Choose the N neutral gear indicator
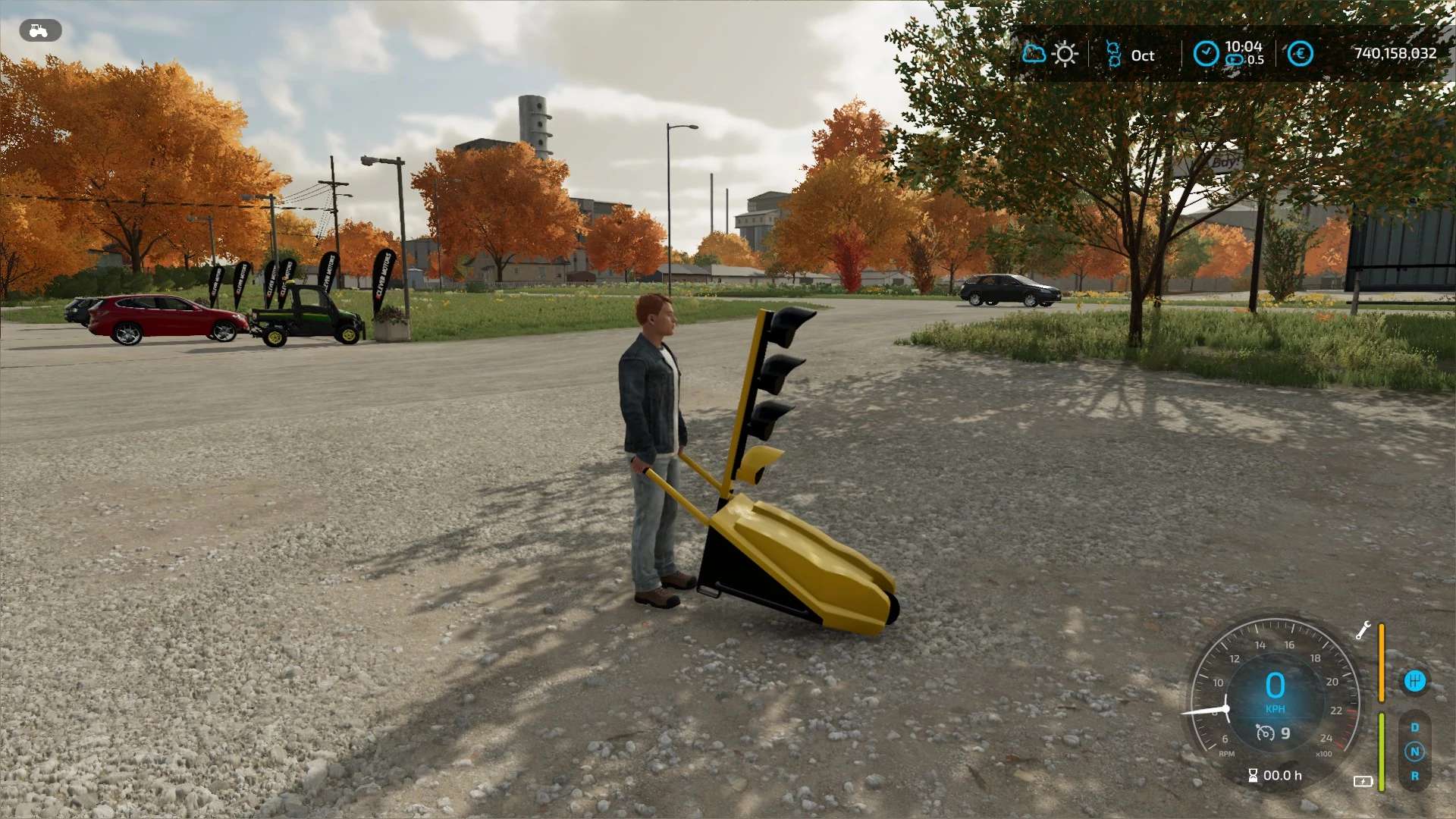 tap(1414, 752)
